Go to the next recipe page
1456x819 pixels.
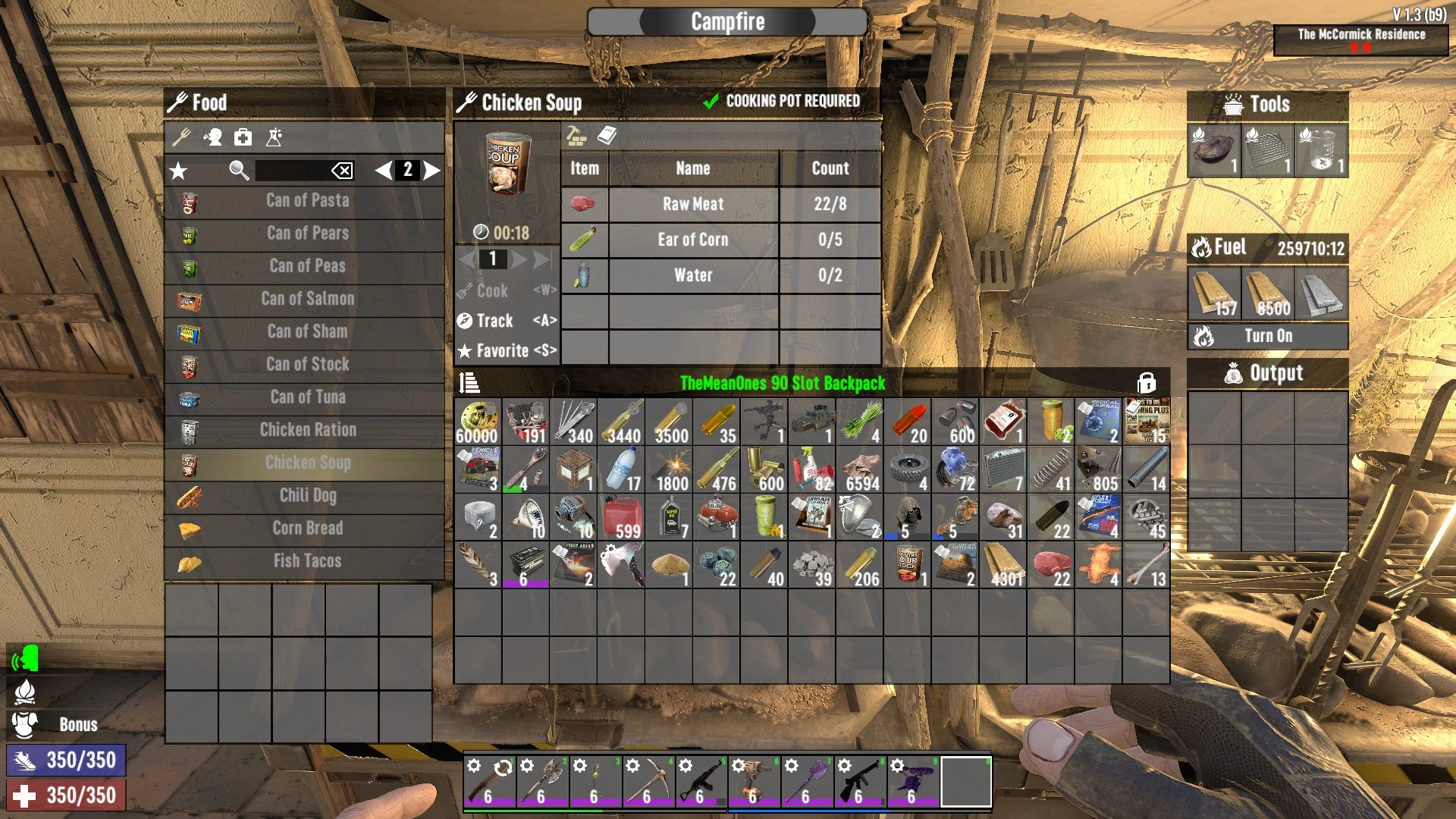[432, 170]
